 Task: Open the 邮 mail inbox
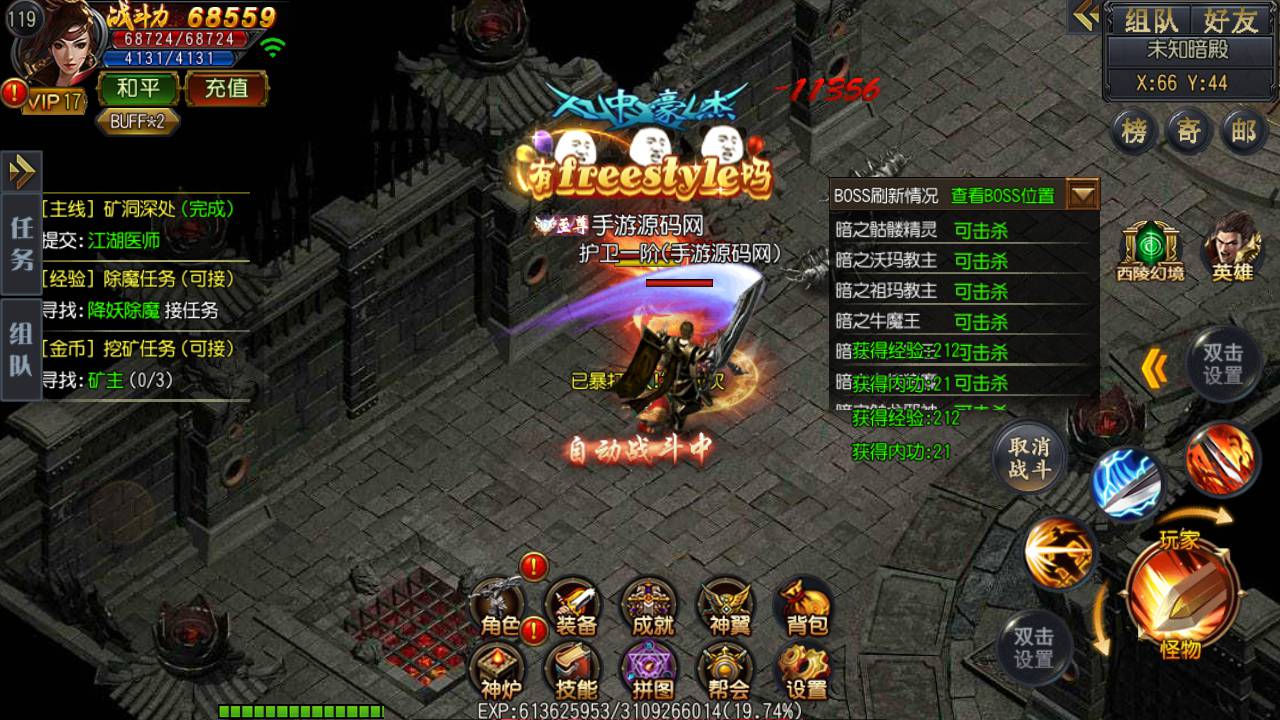pos(1243,132)
